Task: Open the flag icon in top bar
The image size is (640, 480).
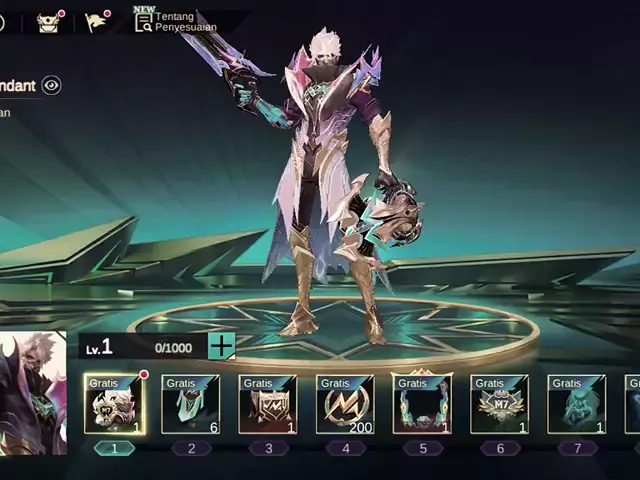Action: [96, 22]
